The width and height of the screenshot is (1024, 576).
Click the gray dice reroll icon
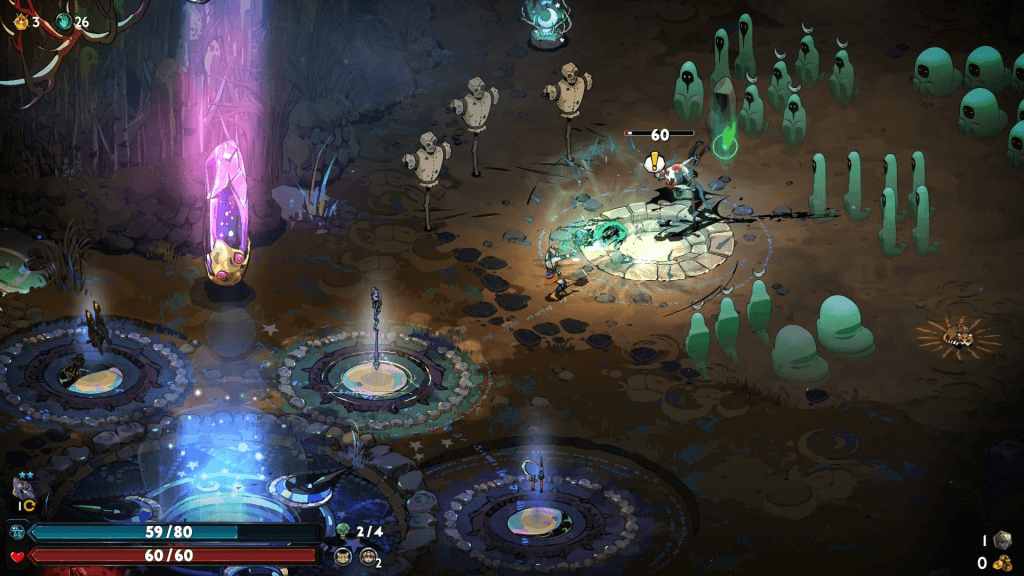pos(1001,539)
